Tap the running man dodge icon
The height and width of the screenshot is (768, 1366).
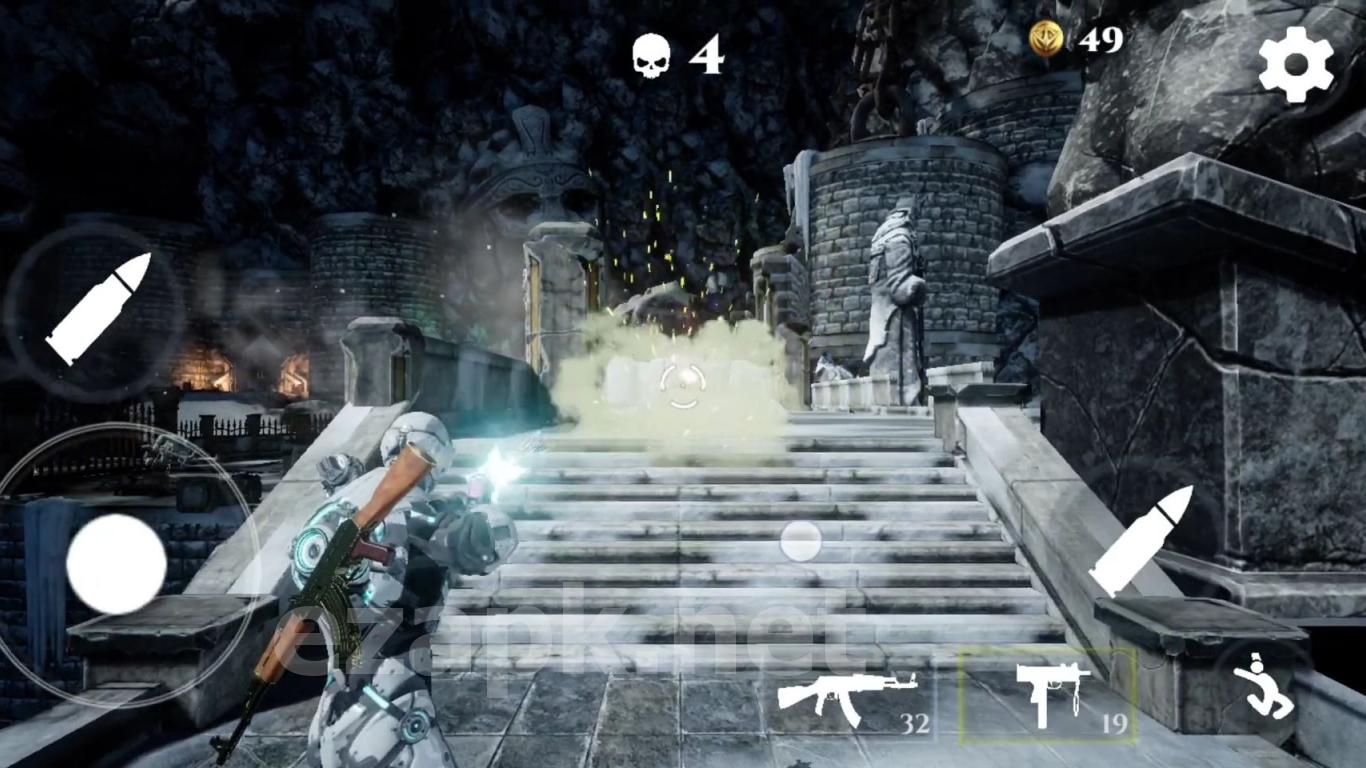pos(1262,686)
